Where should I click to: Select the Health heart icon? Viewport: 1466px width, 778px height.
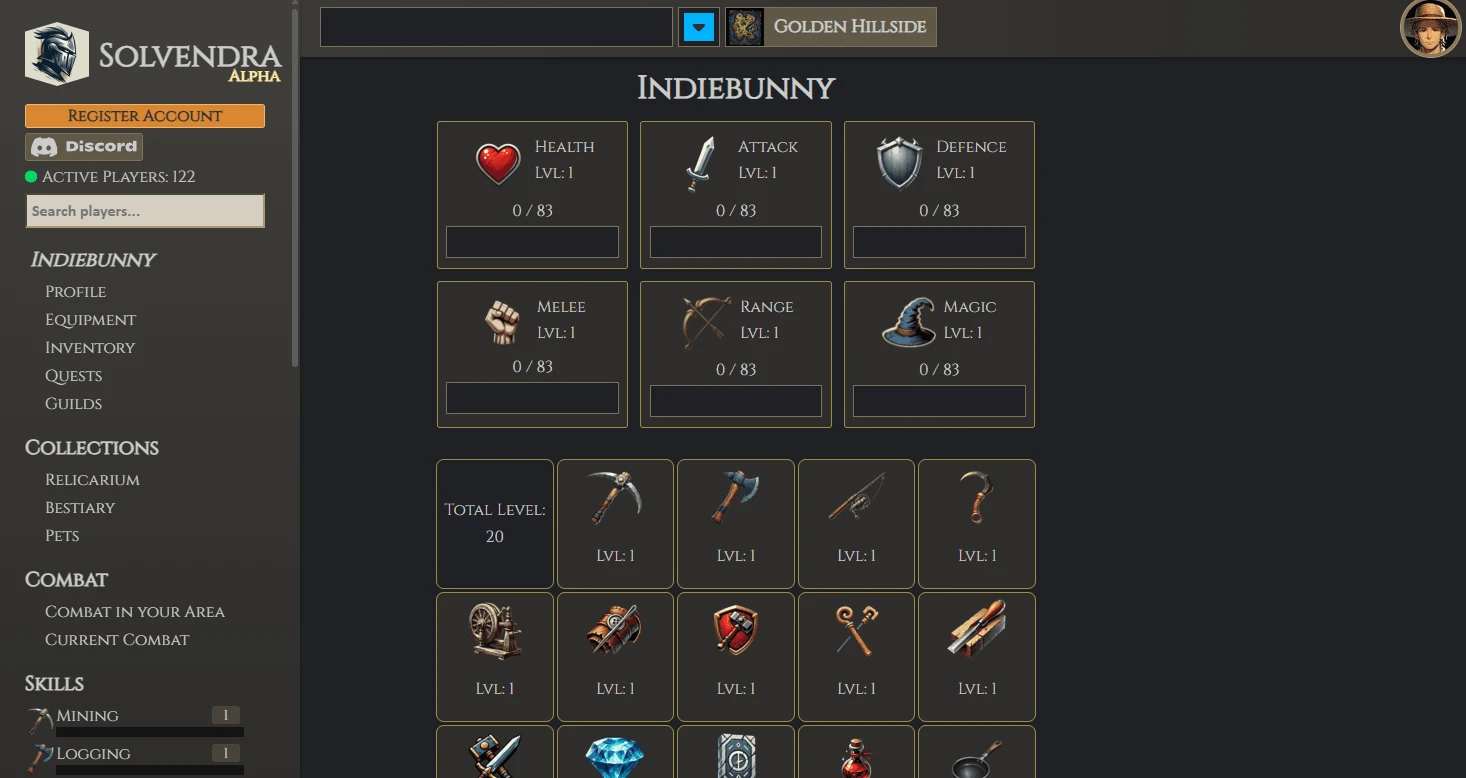tap(498, 160)
